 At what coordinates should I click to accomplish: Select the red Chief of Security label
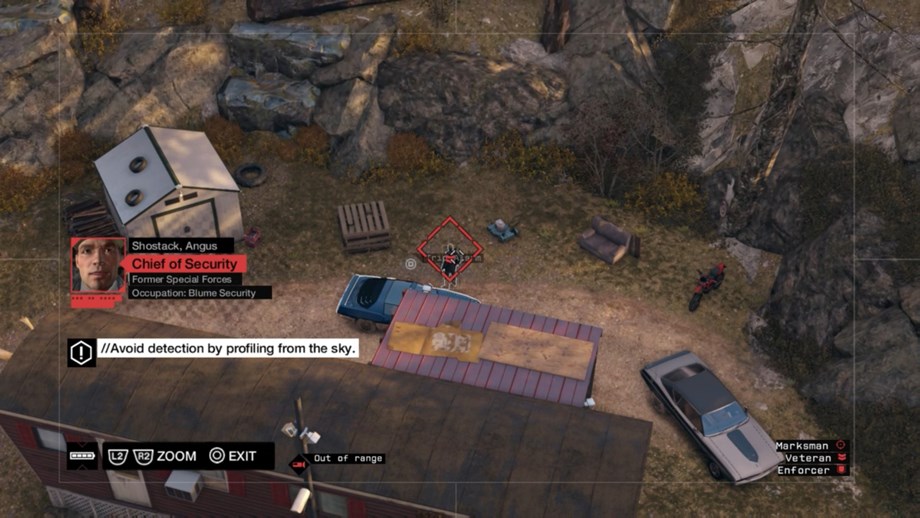184,264
